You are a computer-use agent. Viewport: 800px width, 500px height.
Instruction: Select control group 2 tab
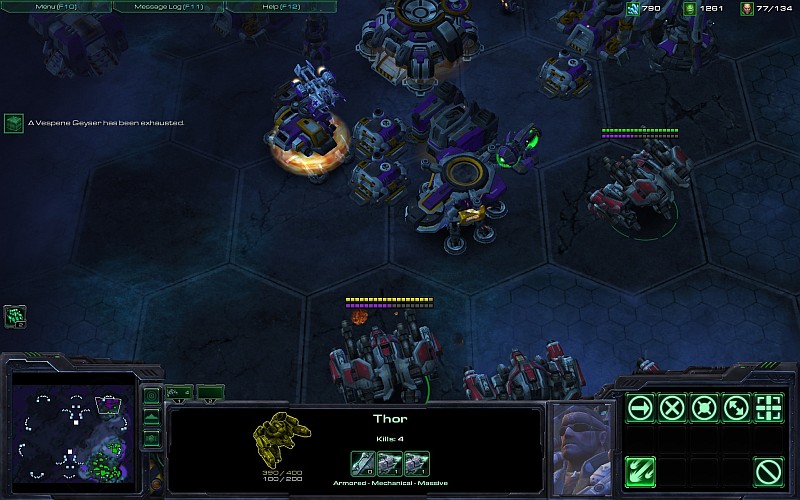(x=210, y=392)
